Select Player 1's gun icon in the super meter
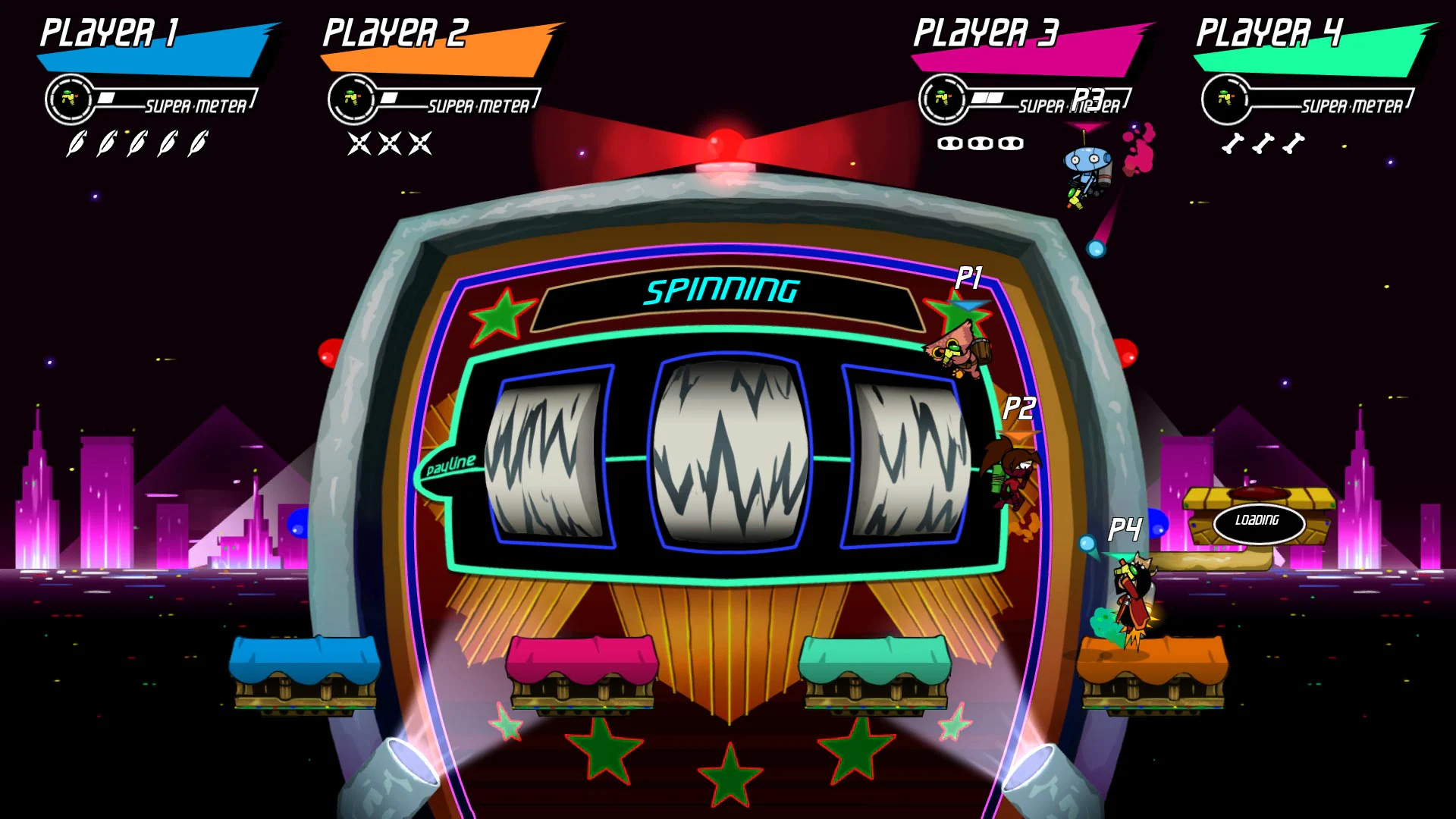The width and height of the screenshot is (1456, 819). click(70, 99)
